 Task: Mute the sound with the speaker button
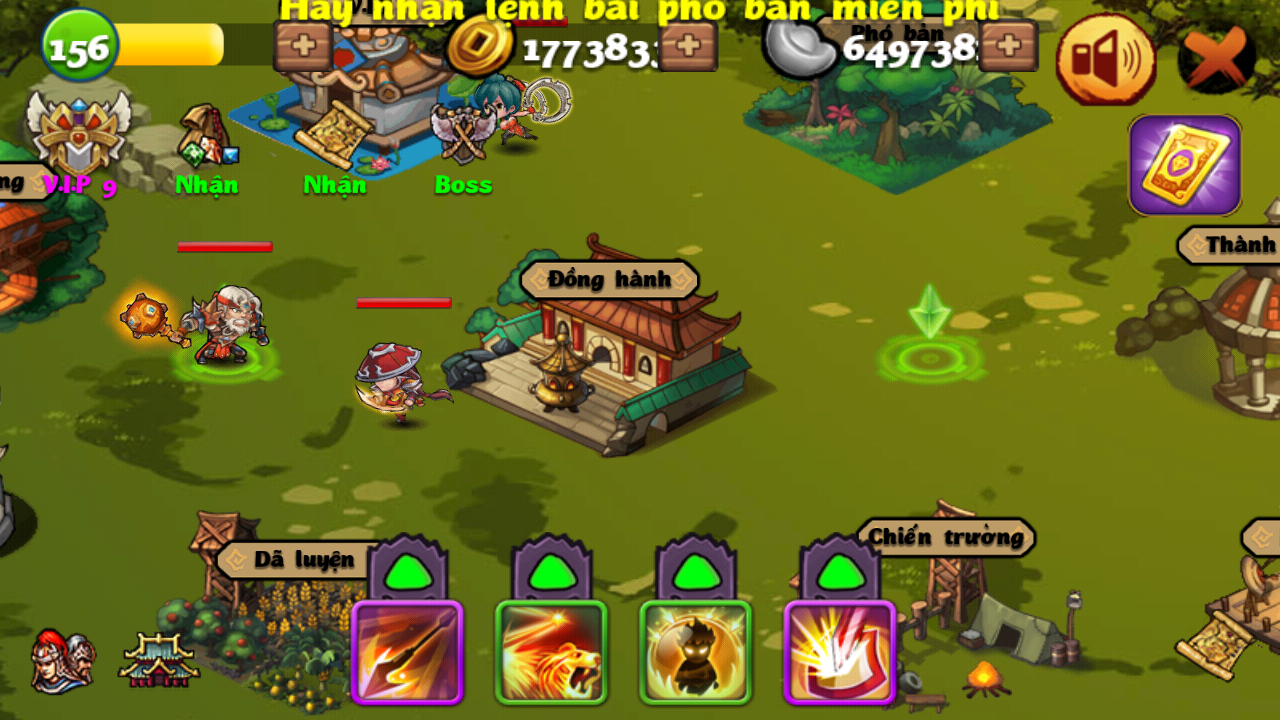point(1105,60)
